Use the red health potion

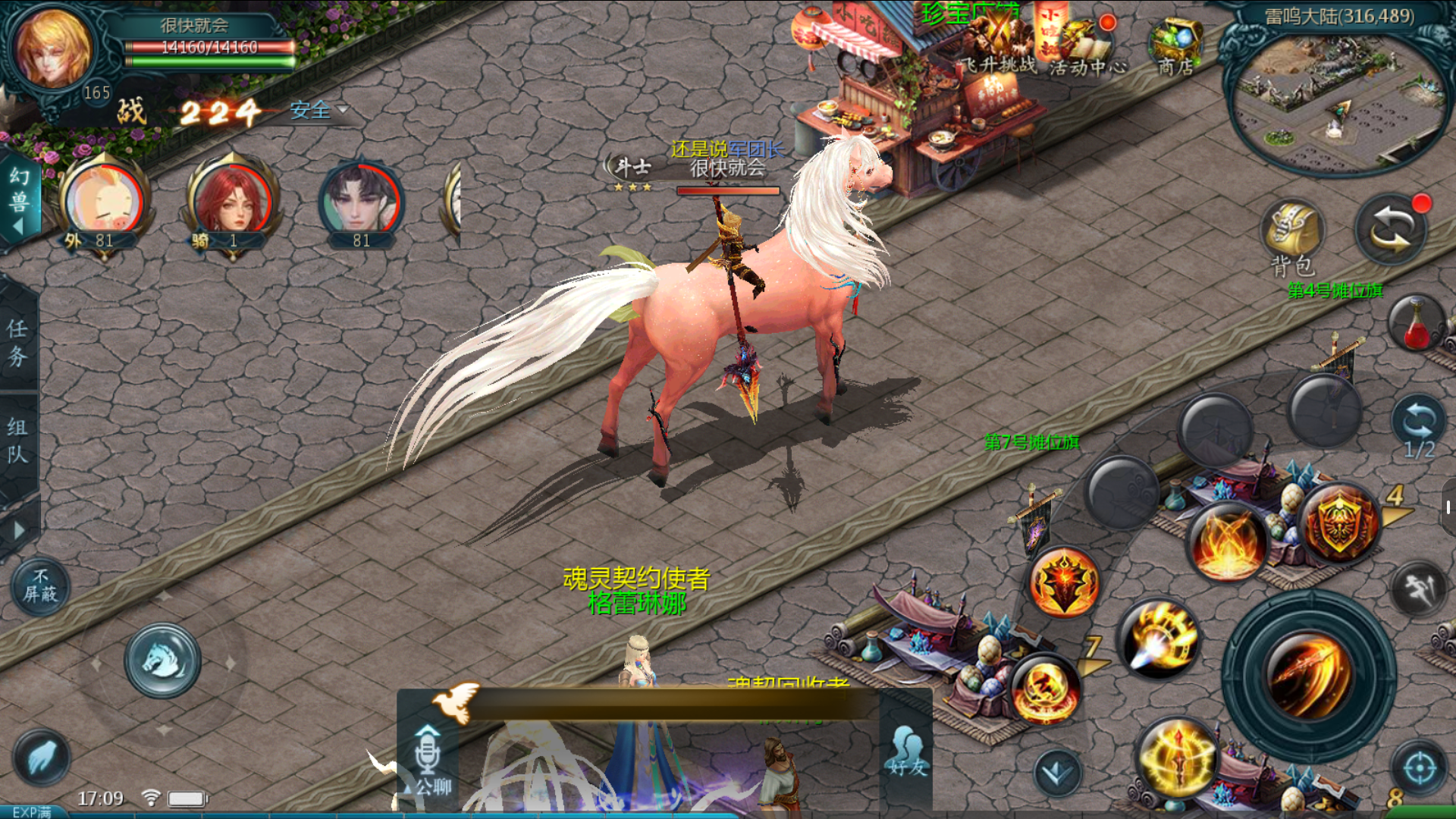pyautogui.click(x=1415, y=325)
